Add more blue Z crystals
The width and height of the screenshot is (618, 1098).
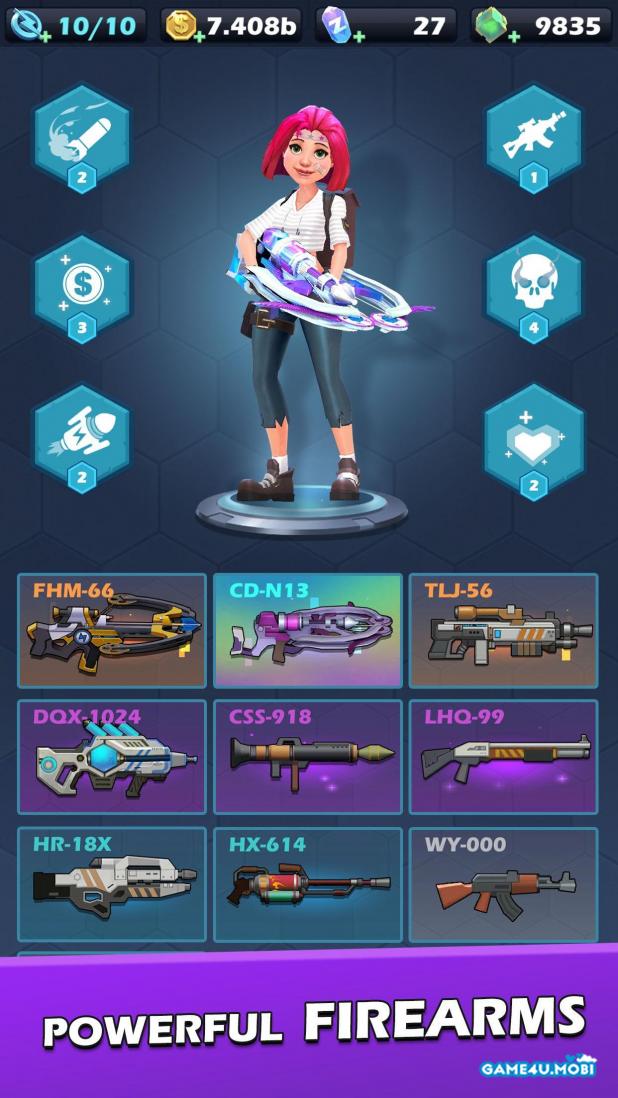tap(357, 36)
